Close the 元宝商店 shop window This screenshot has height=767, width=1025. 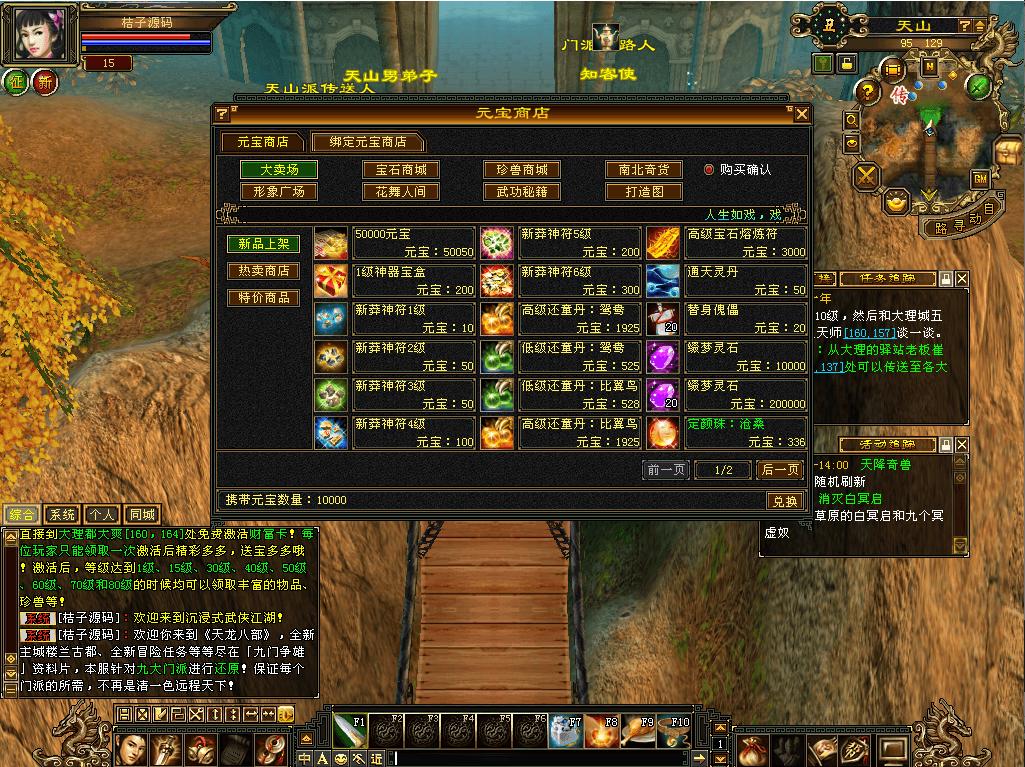click(x=801, y=114)
